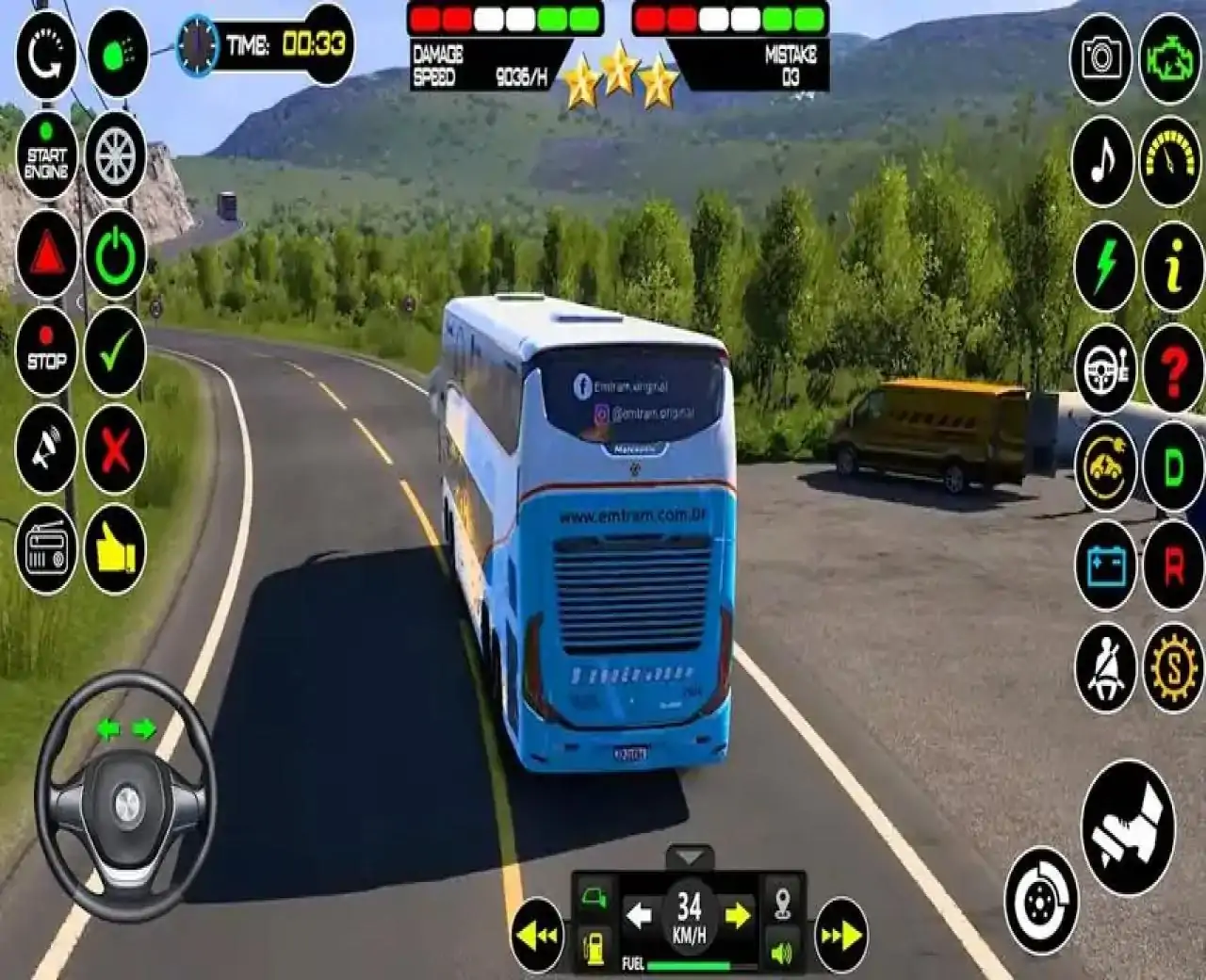Screen dimensions: 1206x980
Task: Click the green engine check icon
Action: (1170, 58)
